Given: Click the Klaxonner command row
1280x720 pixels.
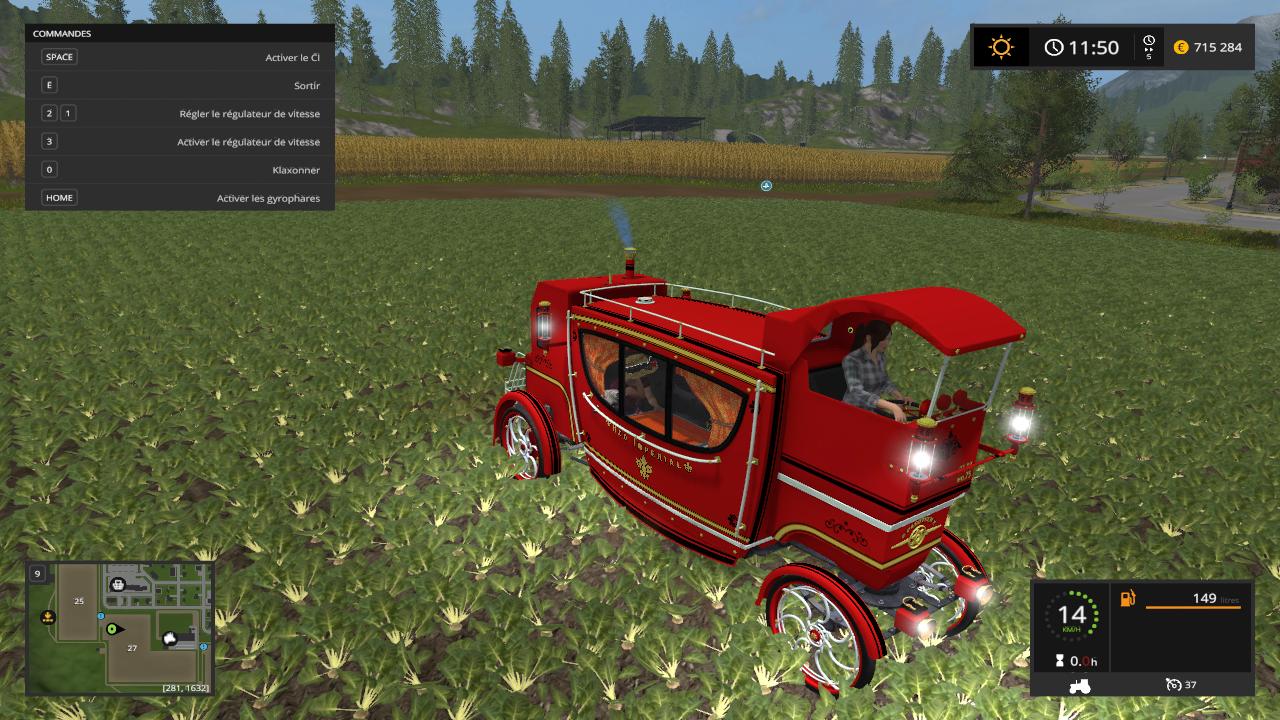Looking at the screenshot, I should (180, 170).
